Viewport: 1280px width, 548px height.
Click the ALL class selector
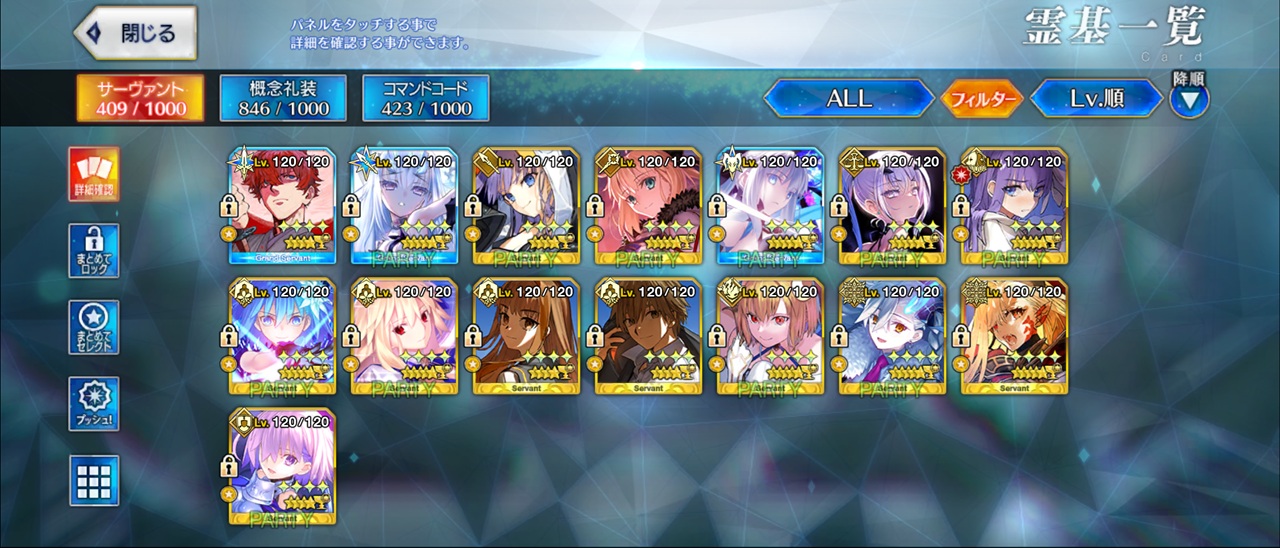click(849, 98)
